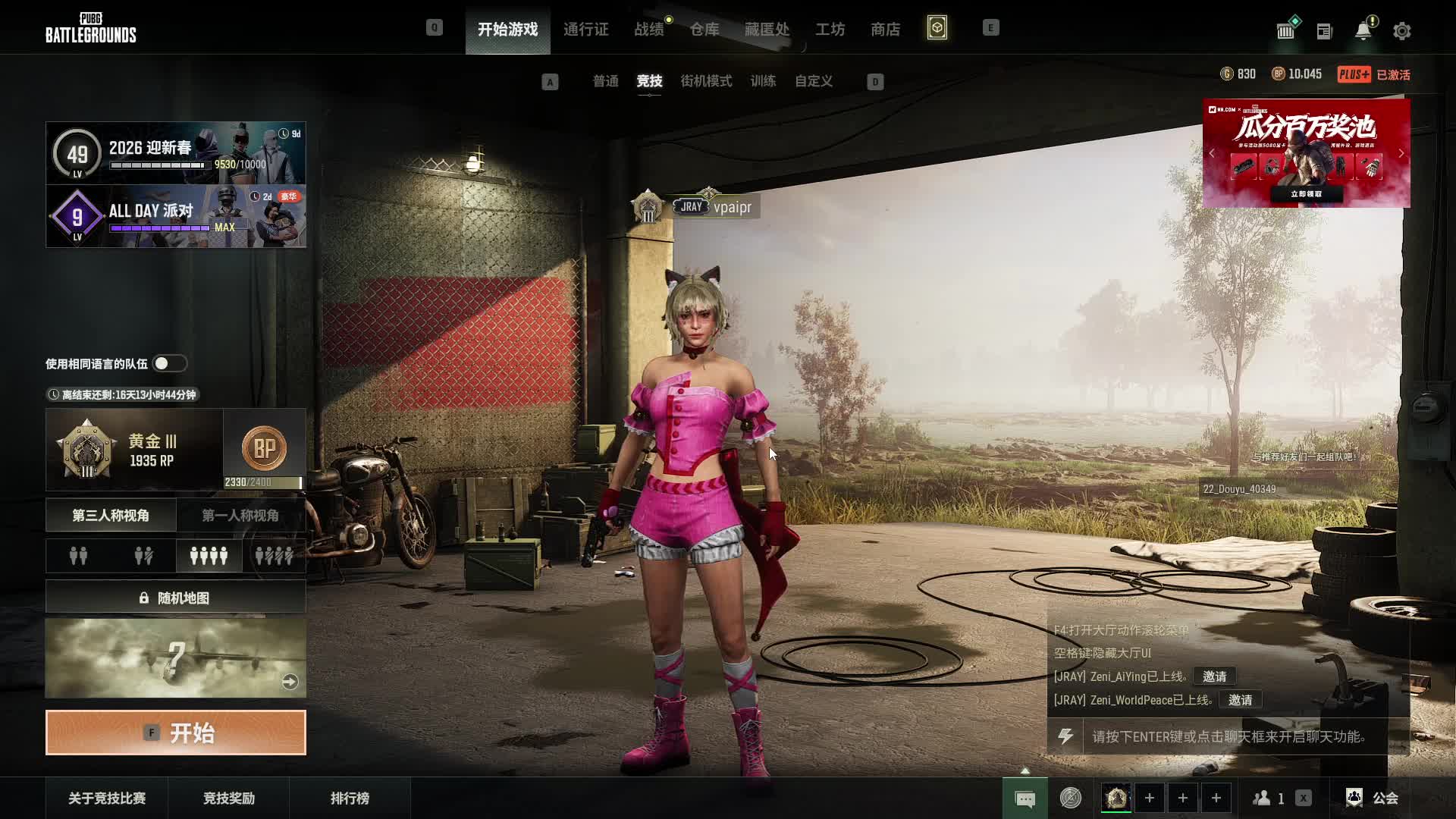Claim the 立即领取 banner offer

[x=1306, y=194]
